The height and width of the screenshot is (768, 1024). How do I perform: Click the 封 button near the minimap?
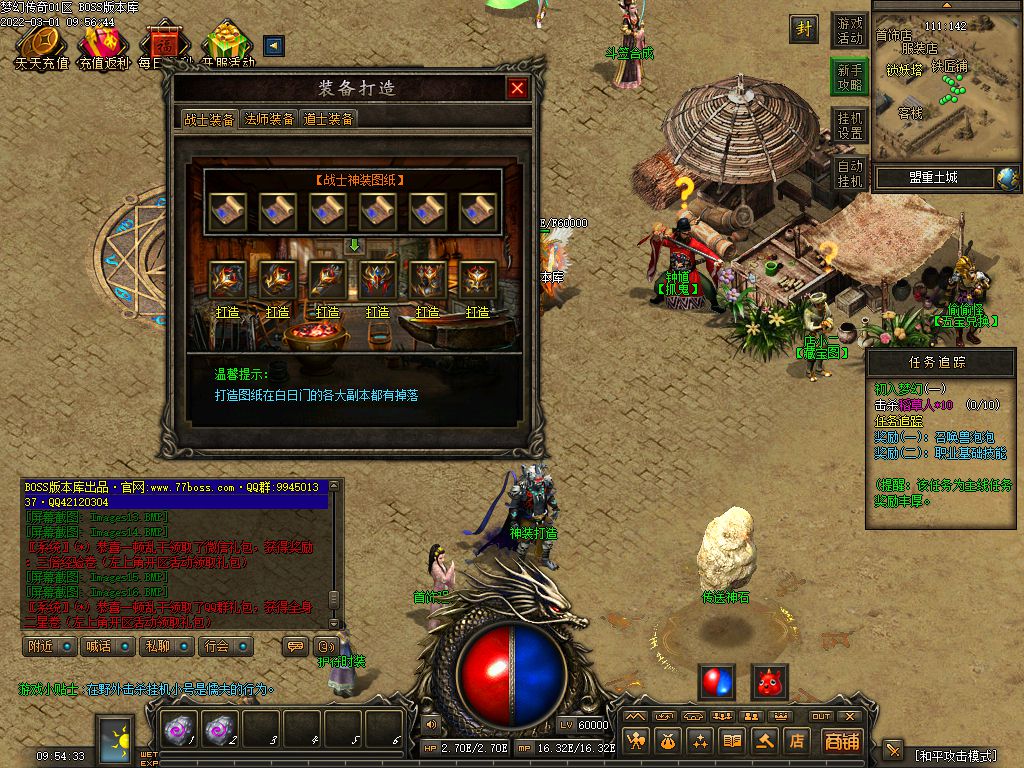(804, 29)
